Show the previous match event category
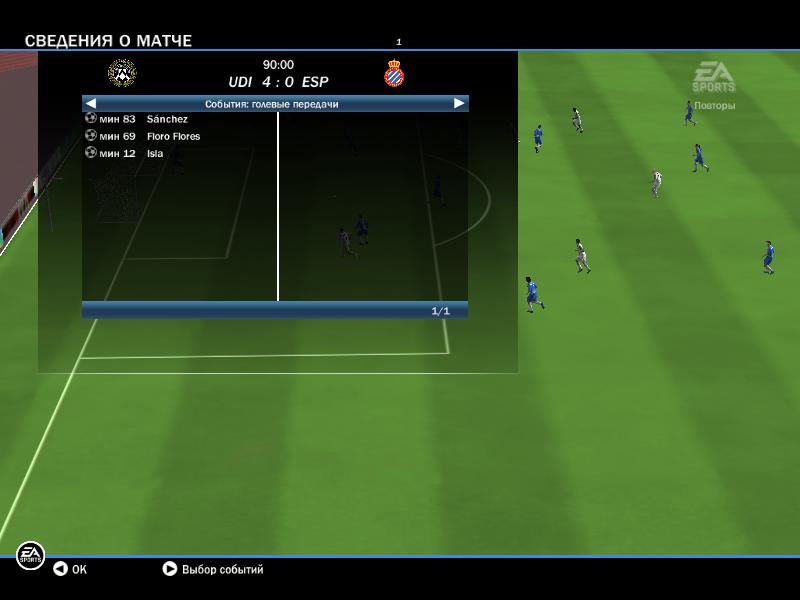Screen dimensions: 800x600 pyautogui.click(x=91, y=103)
